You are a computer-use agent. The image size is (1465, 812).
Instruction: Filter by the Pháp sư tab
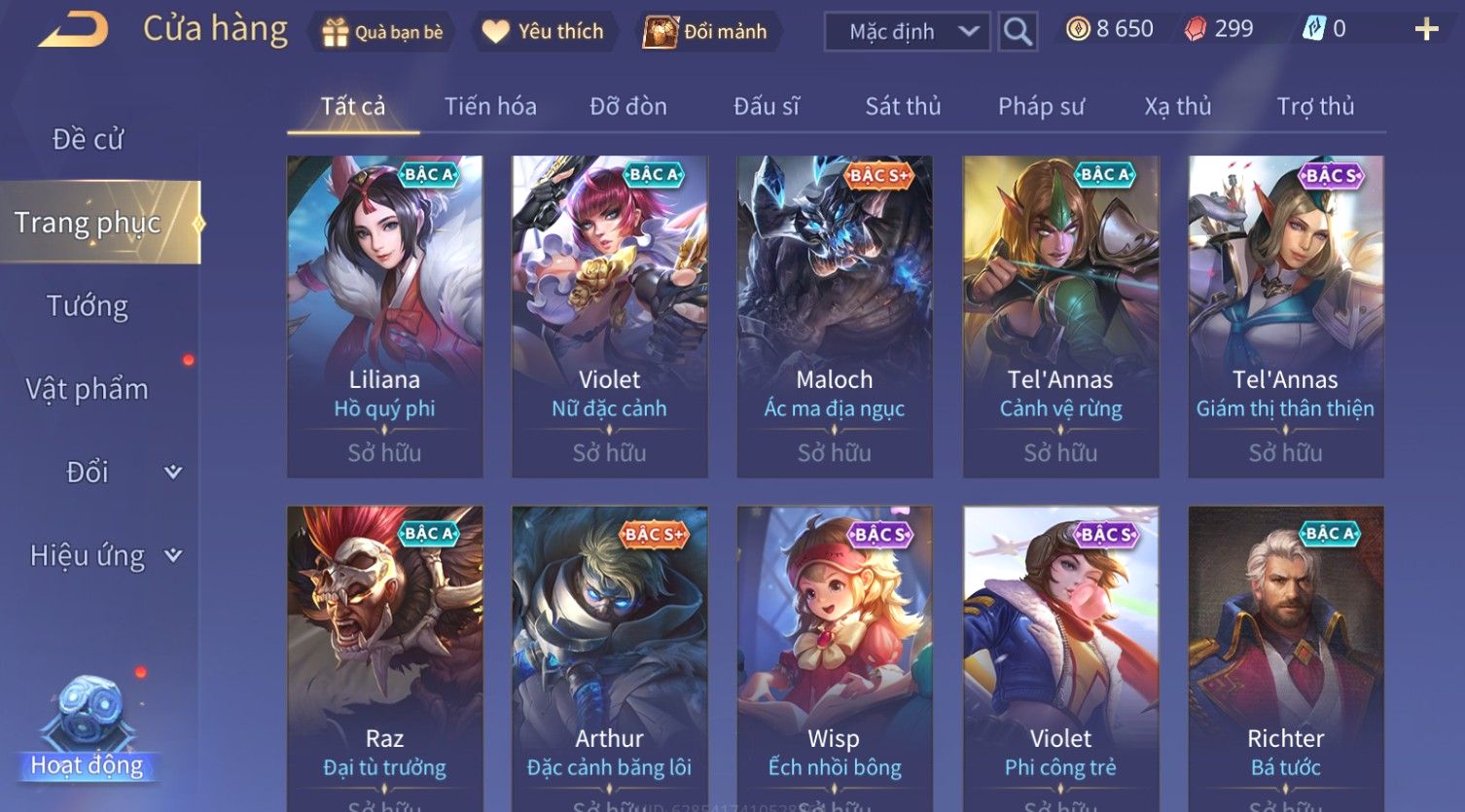click(1041, 106)
